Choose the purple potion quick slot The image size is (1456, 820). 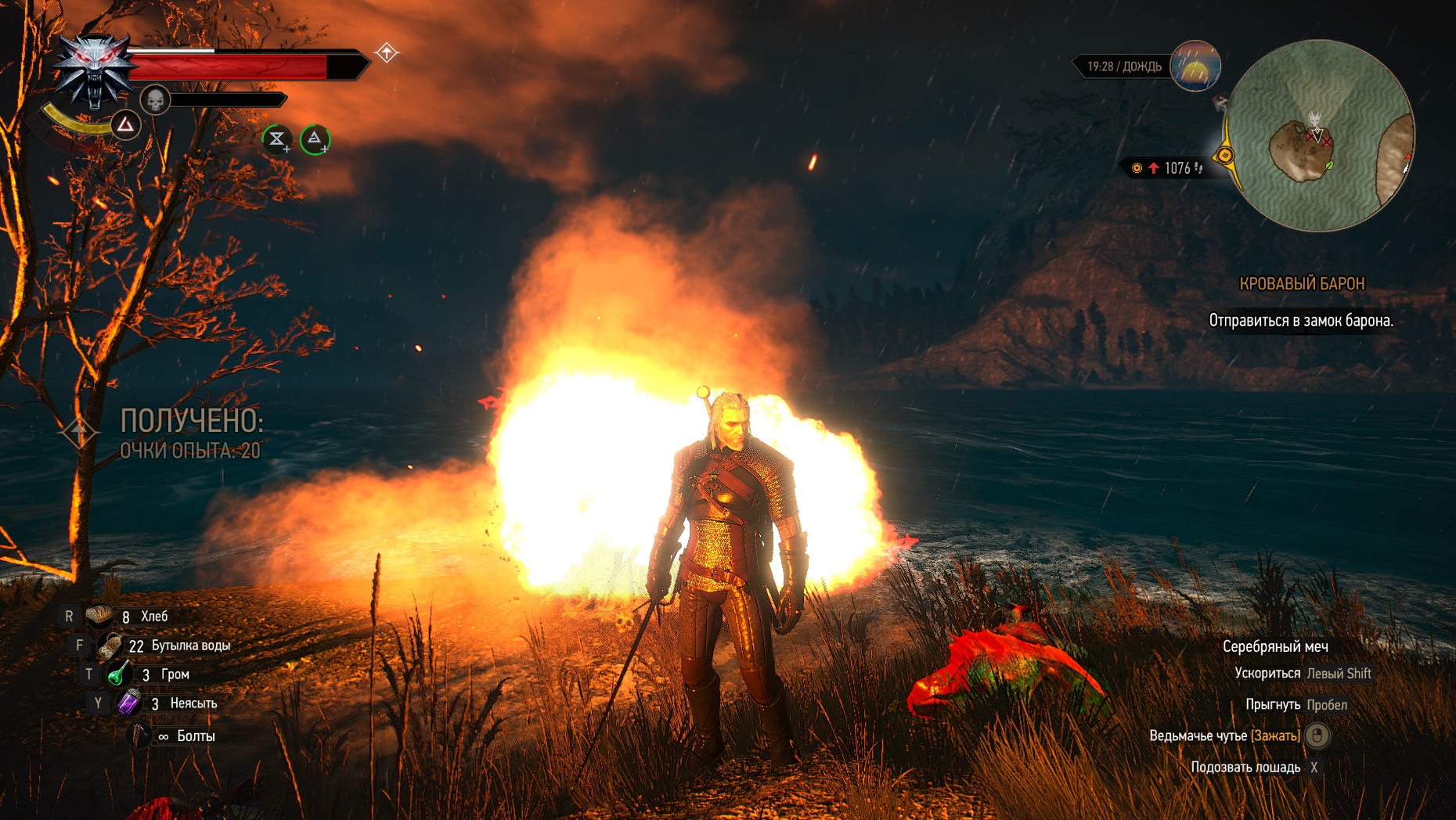pyautogui.click(x=129, y=703)
